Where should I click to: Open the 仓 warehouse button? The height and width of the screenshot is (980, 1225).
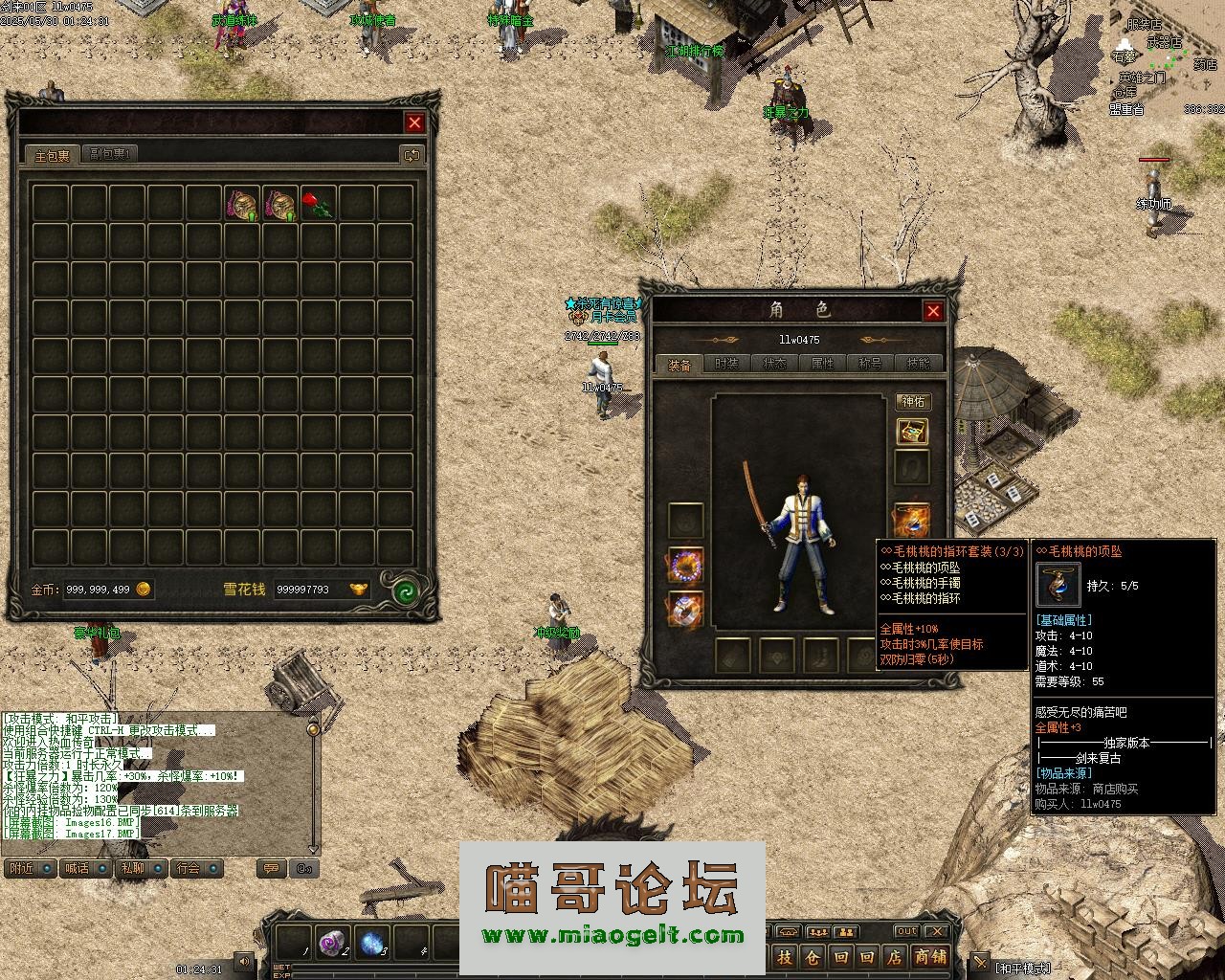pos(812,956)
